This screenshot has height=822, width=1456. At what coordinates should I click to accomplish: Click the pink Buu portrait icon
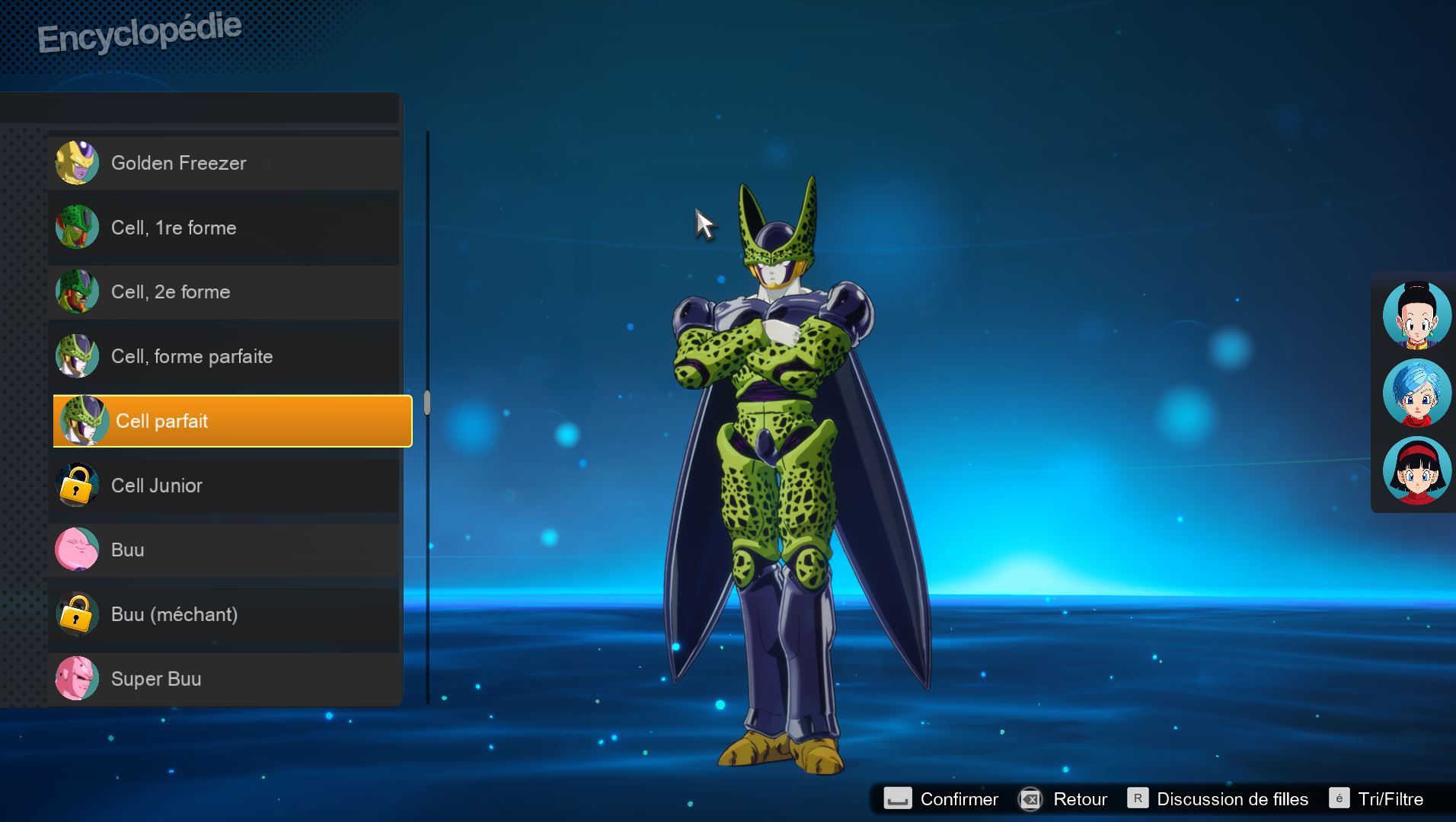tap(77, 549)
